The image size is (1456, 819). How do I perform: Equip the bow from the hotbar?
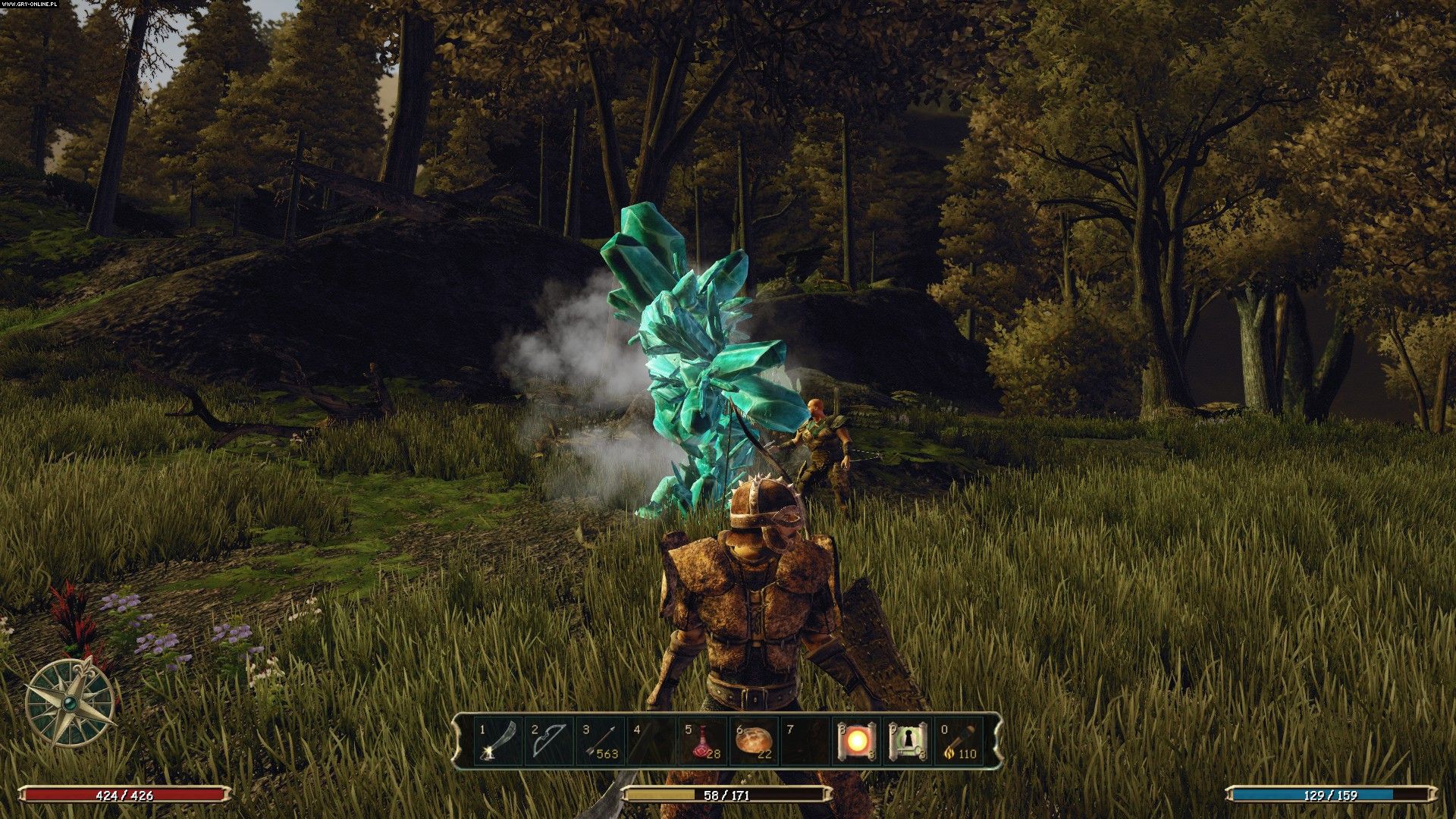coord(548,742)
